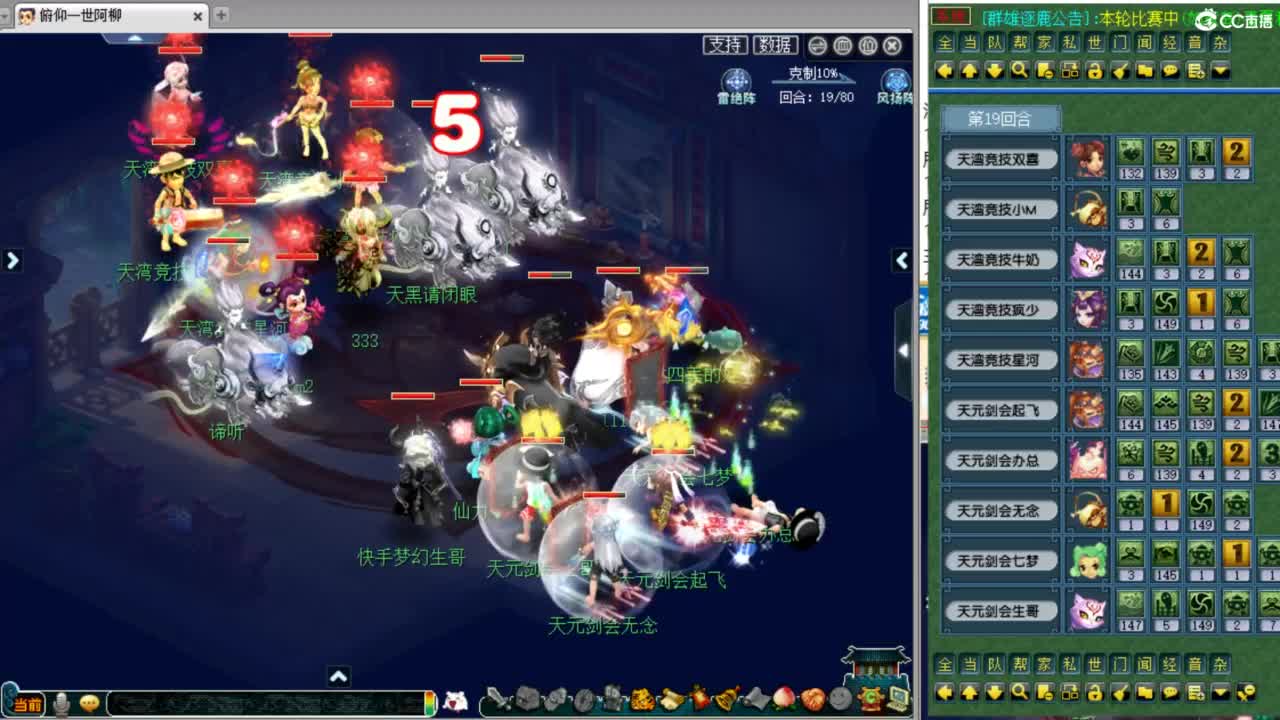This screenshot has height=720, width=1280.
Task: Expand the left side panel chevron
Action: [12, 260]
